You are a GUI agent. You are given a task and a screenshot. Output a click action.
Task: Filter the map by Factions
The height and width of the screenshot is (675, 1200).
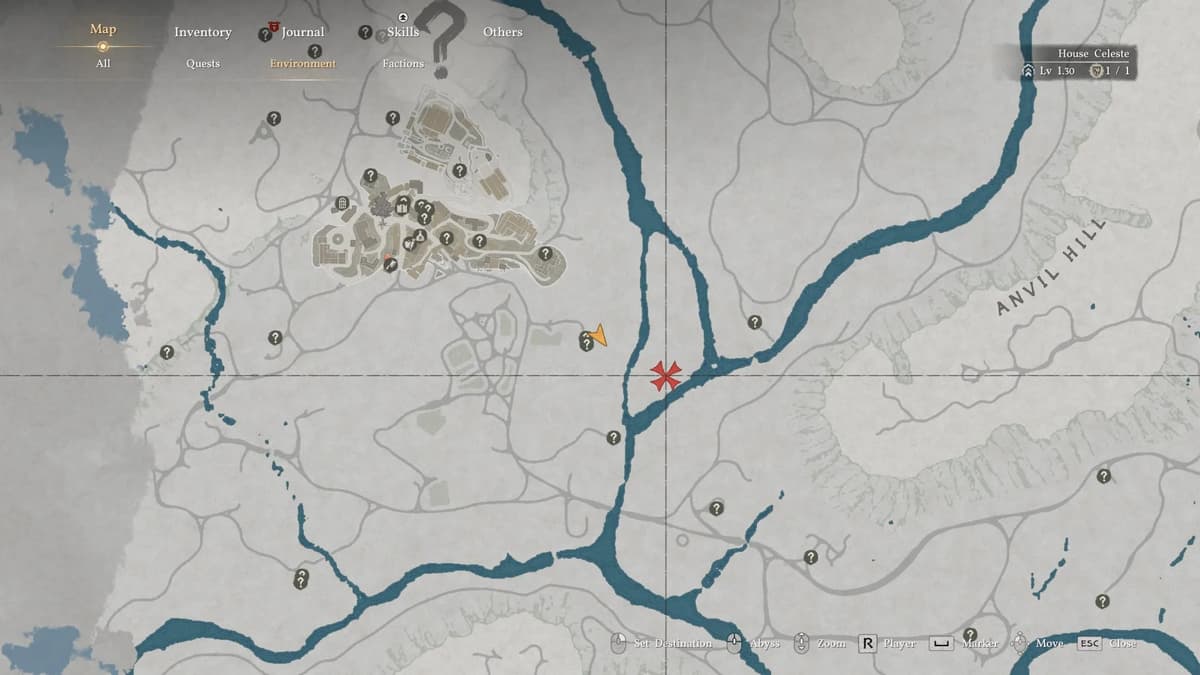[x=403, y=63]
